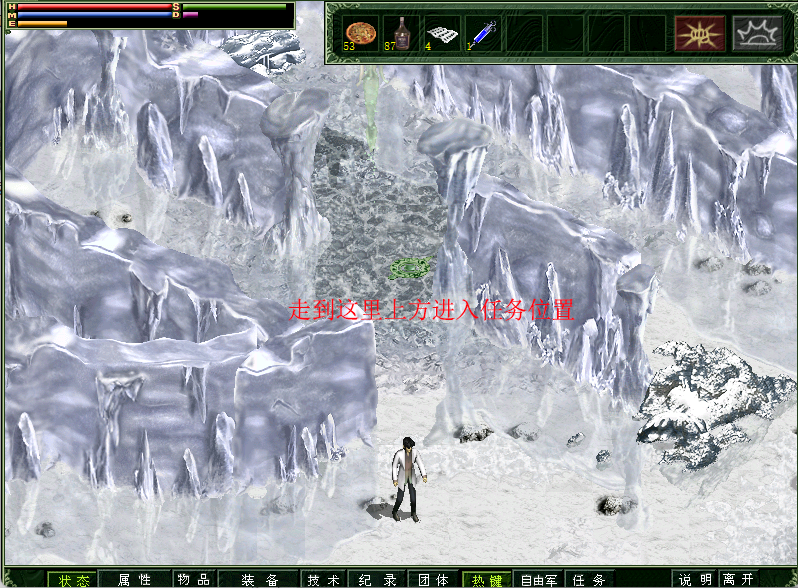Activate the red burst attack icon
The image size is (798, 588).
pos(699,33)
